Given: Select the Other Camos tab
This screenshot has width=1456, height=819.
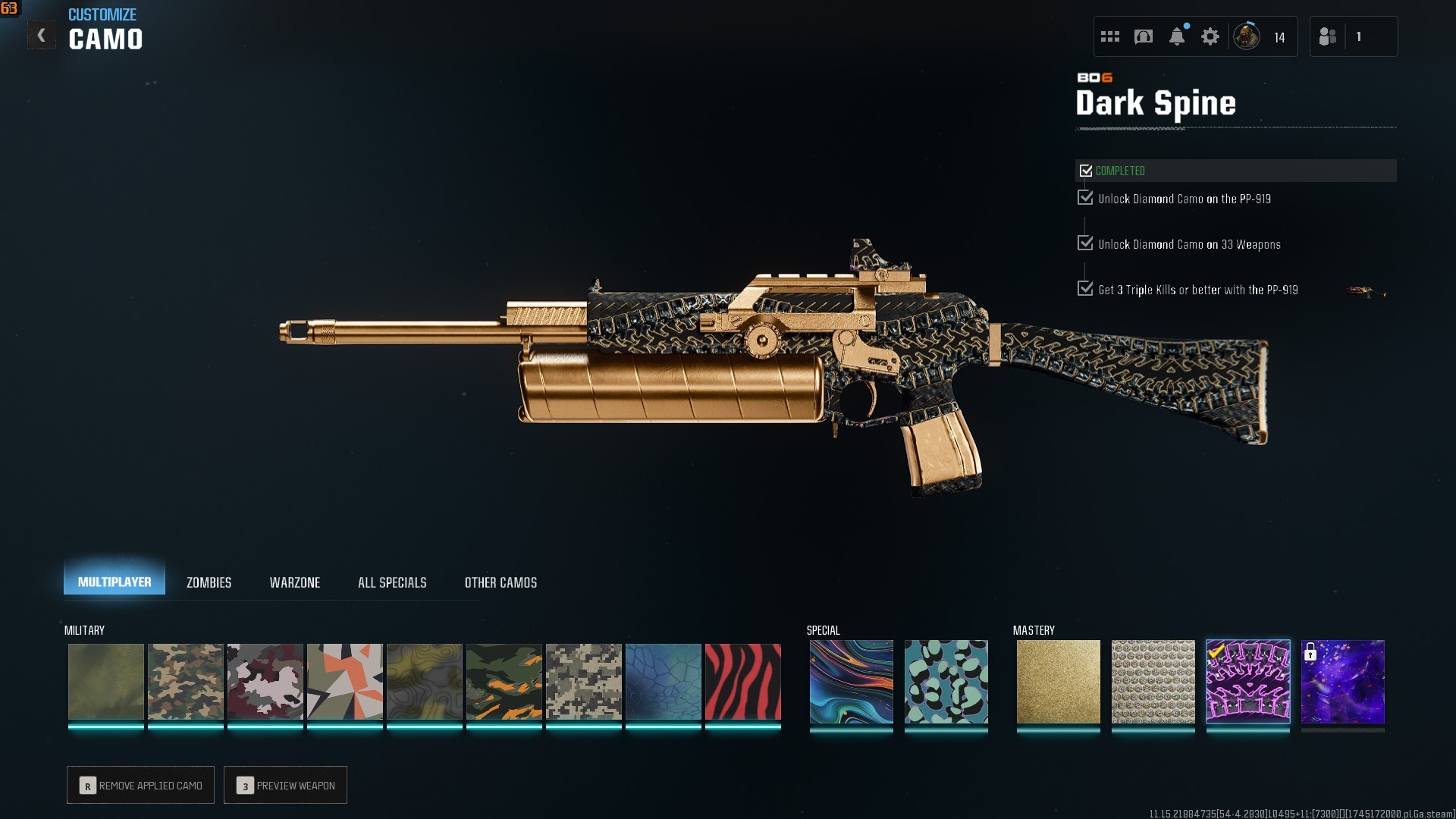Looking at the screenshot, I should tap(500, 582).
